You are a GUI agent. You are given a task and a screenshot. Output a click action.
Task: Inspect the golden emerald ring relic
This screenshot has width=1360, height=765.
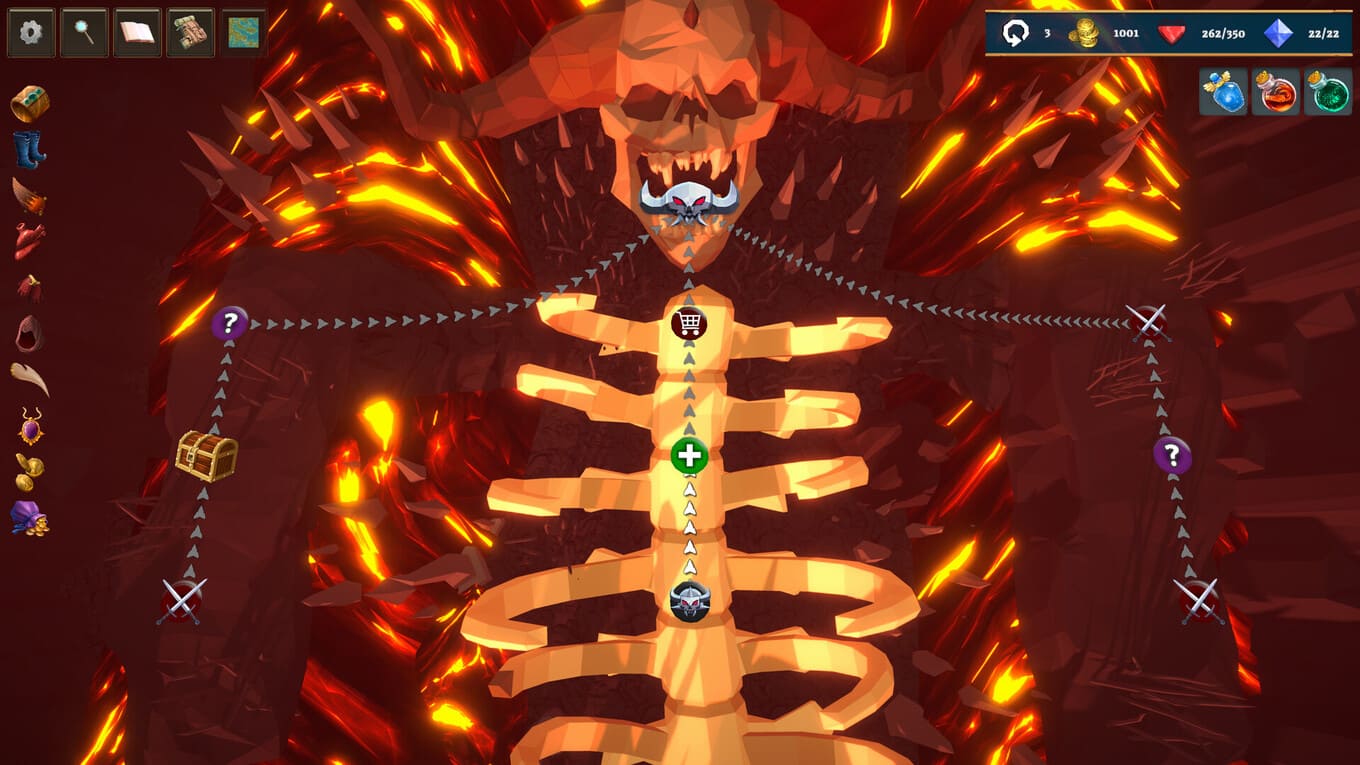point(30,104)
